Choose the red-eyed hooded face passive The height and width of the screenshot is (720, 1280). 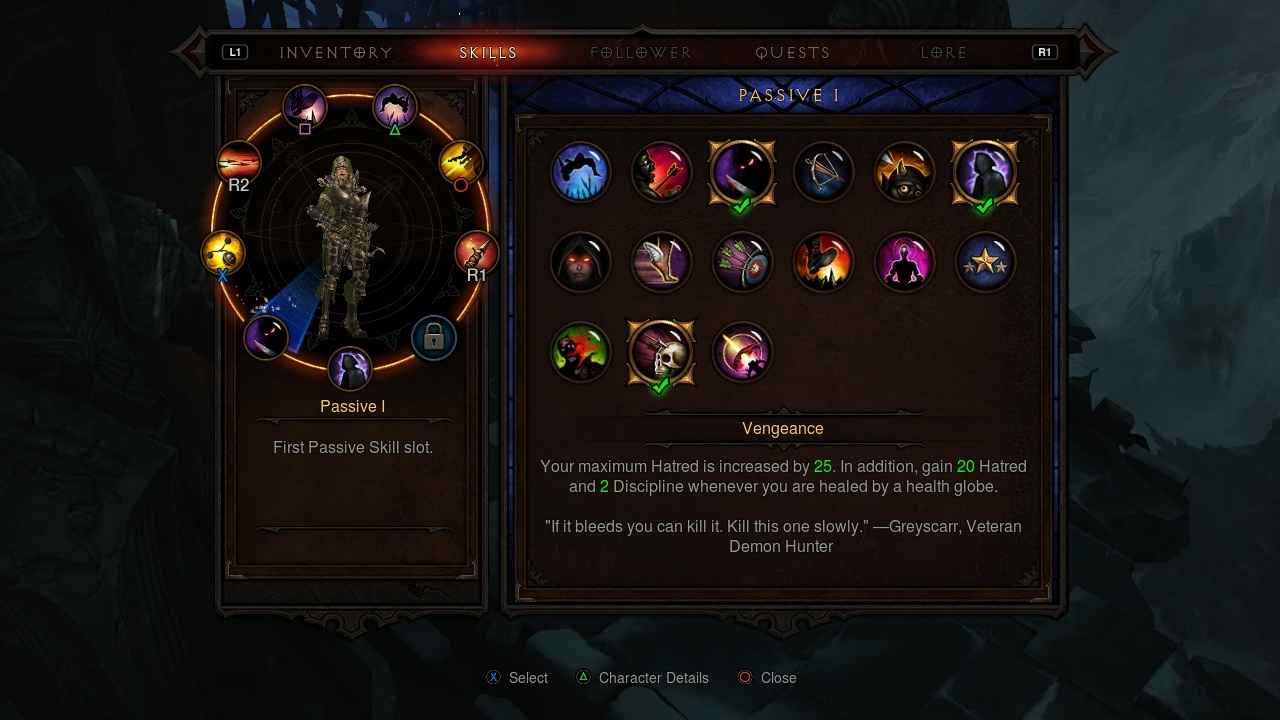(580, 263)
